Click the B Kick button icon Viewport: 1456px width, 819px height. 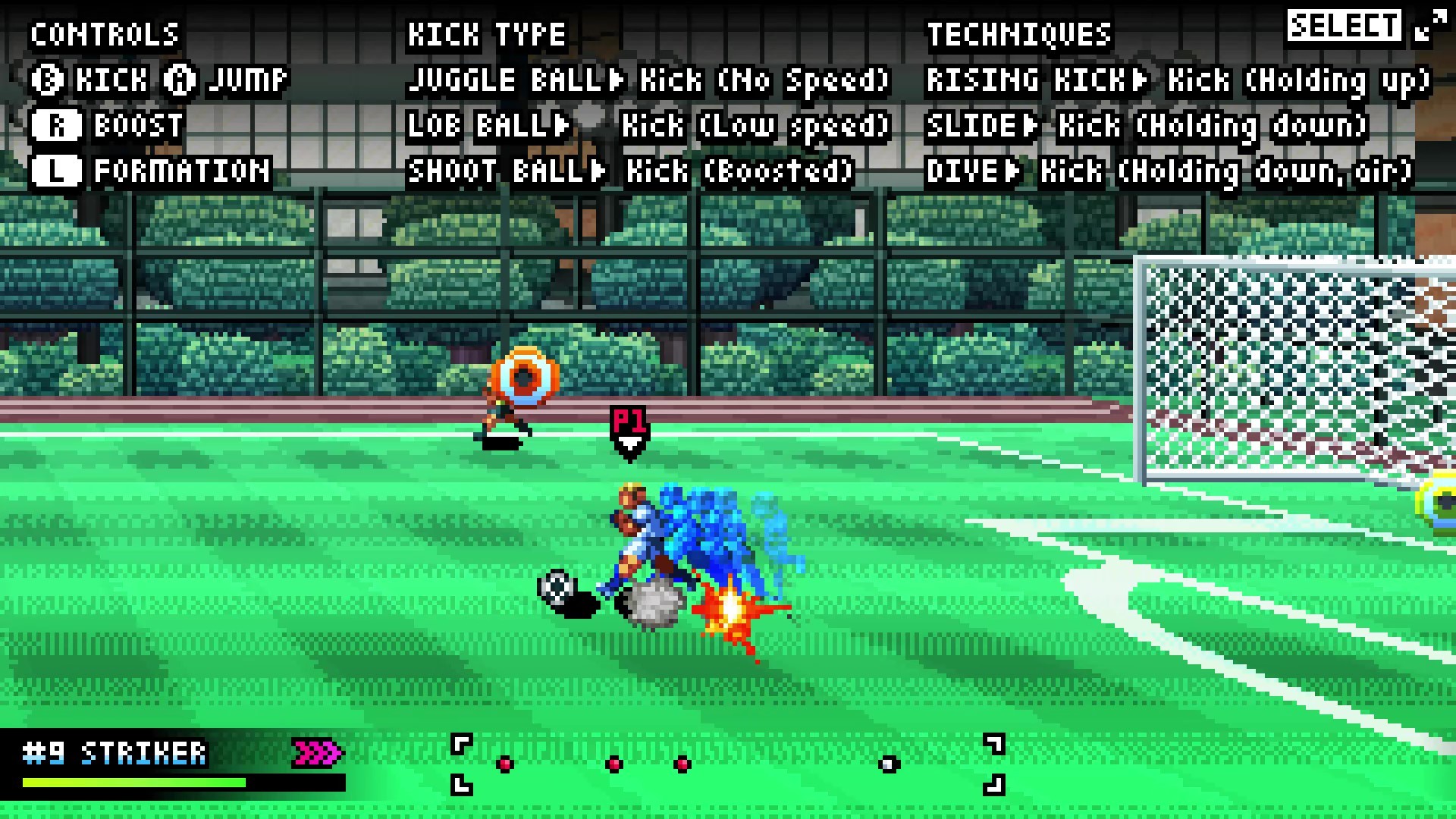click(48, 80)
